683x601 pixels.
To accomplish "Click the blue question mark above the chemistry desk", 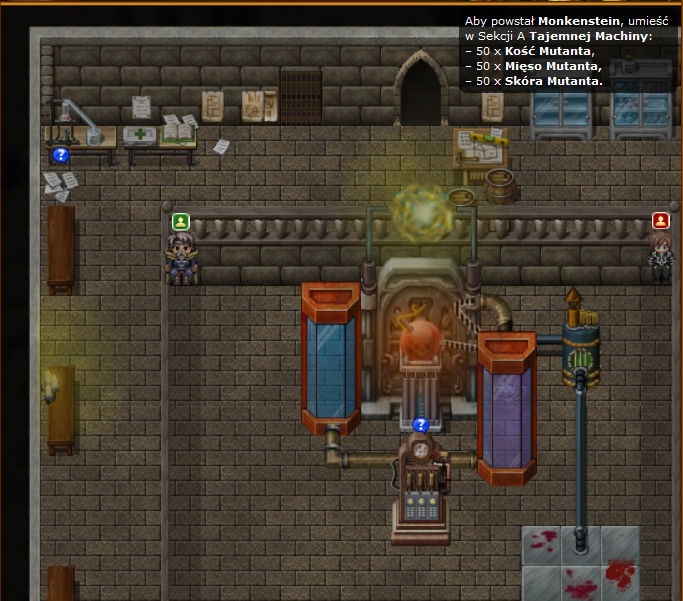I will click(60, 155).
